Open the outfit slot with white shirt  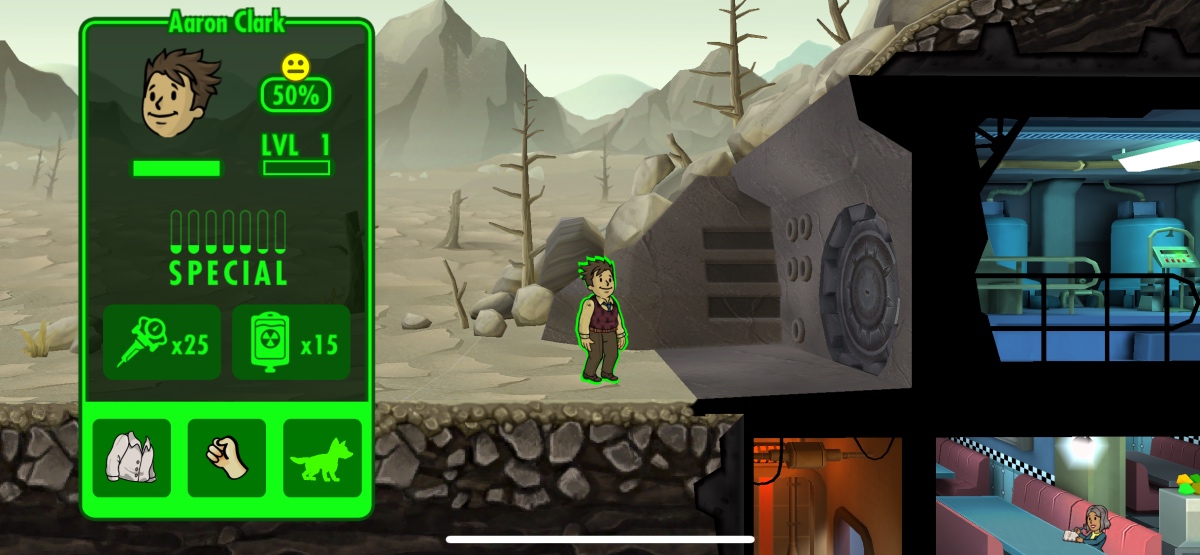[x=132, y=458]
